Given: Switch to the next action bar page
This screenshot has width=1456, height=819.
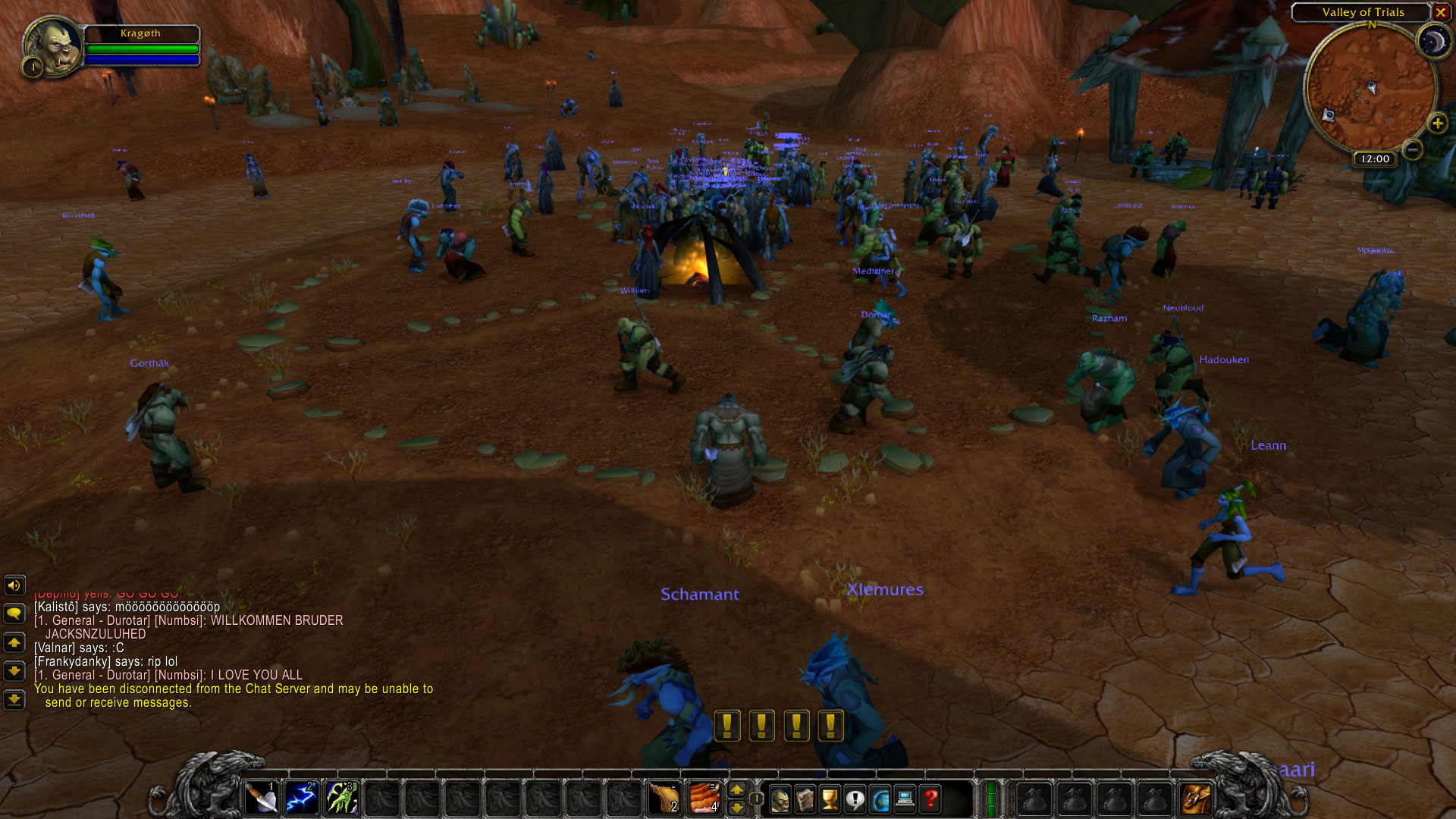Looking at the screenshot, I should (x=736, y=790).
